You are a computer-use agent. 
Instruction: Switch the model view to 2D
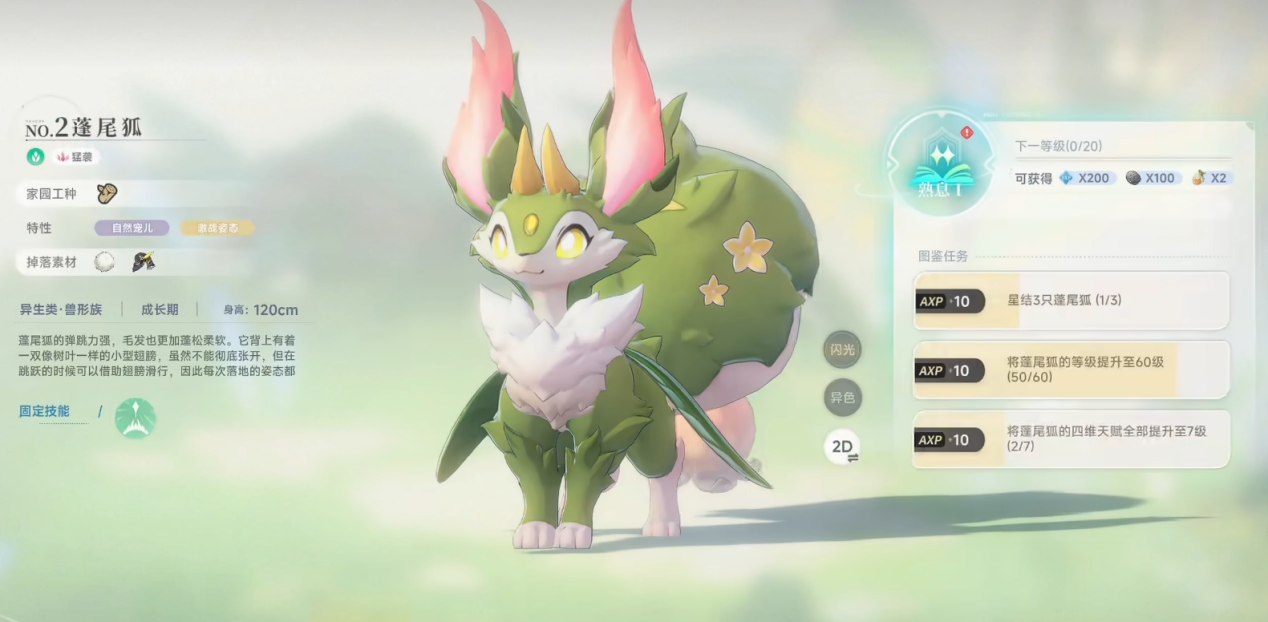click(842, 446)
